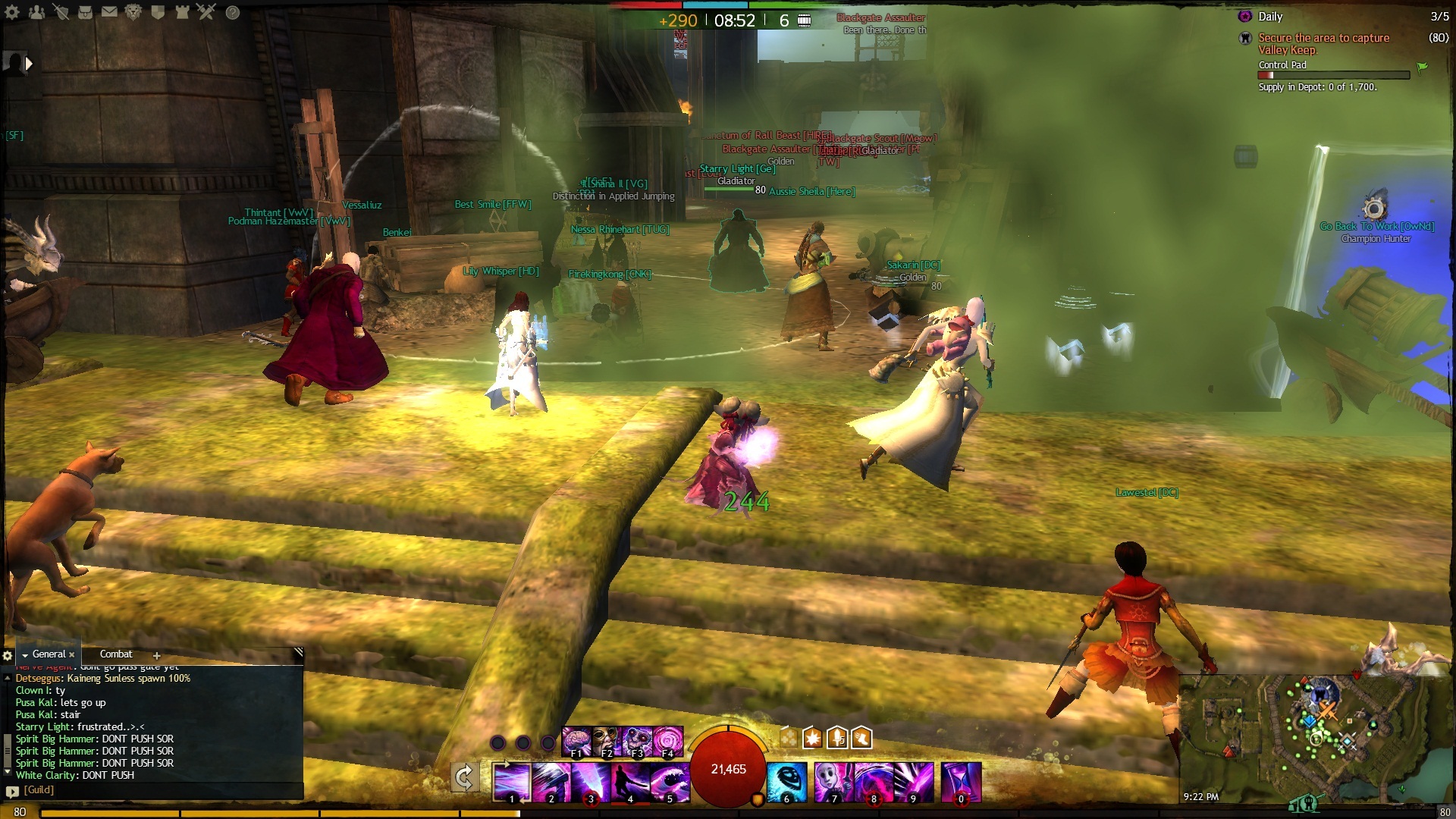Open the guild shield panel
This screenshot has width=1456, height=819.
158,12
